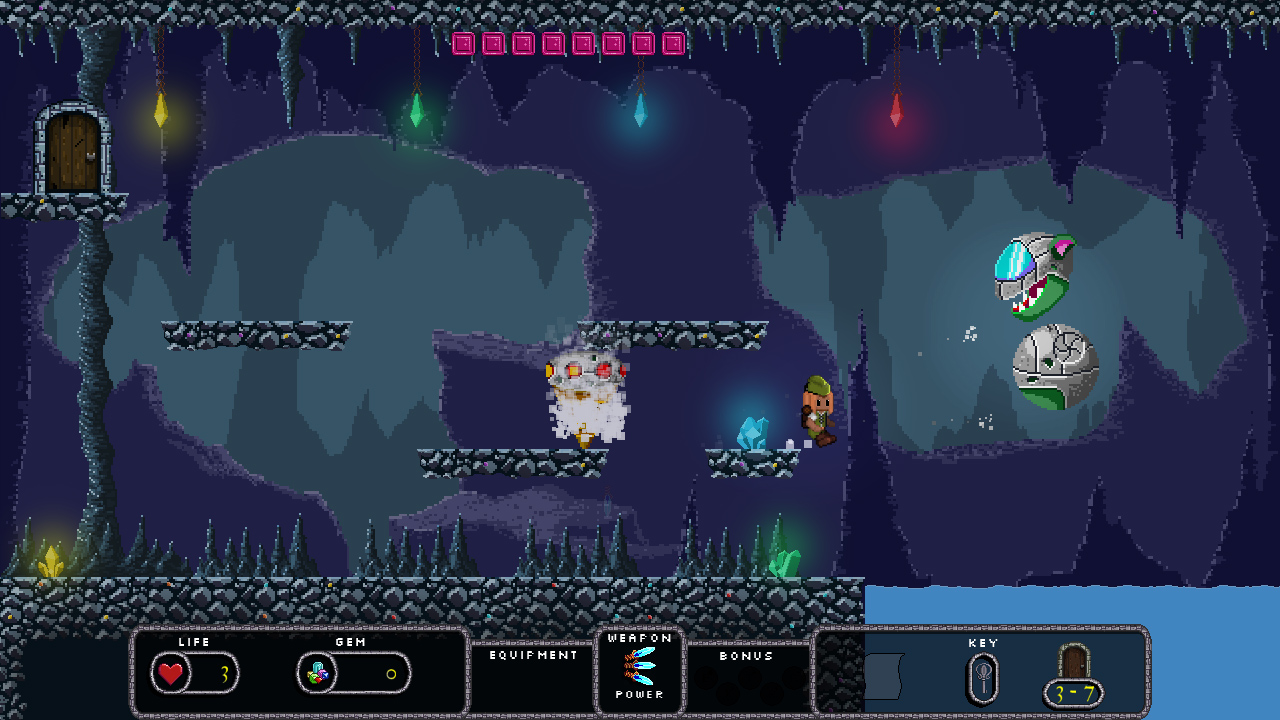Click the cyan crystal next to the player
1280x720 pixels.
coord(752,432)
